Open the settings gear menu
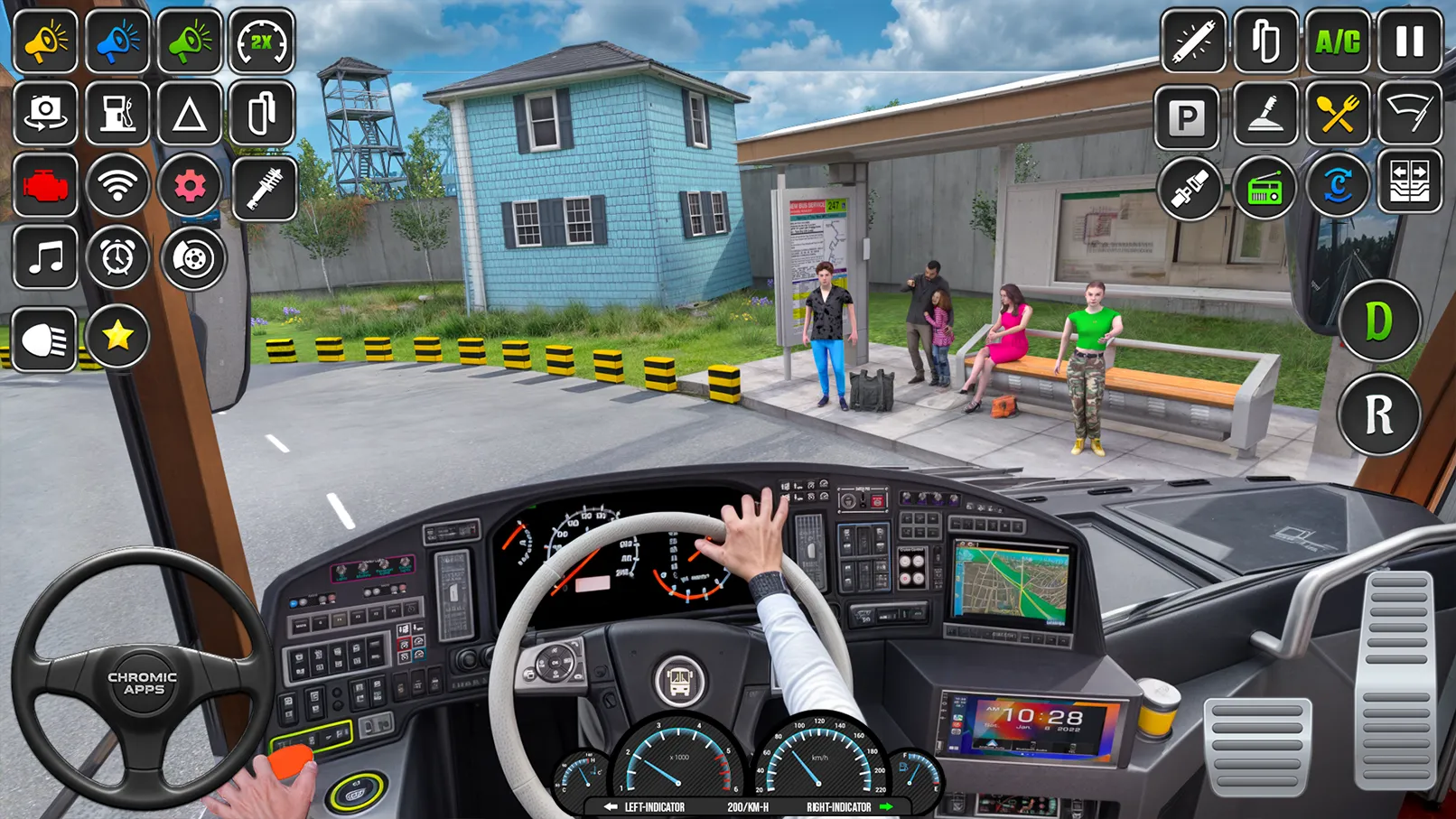Viewport: 1456px width, 819px height. [190, 185]
